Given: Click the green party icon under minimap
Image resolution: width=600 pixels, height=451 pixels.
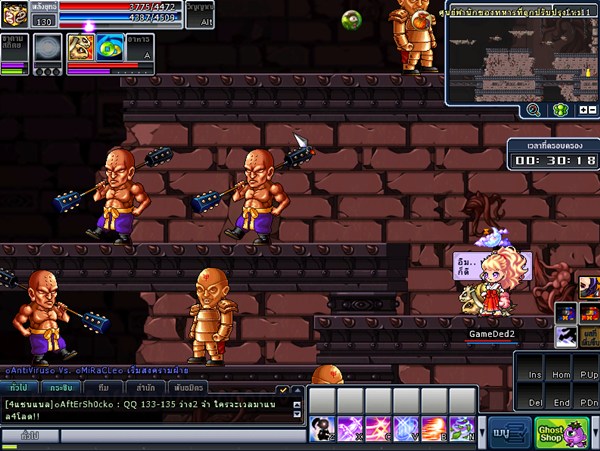Looking at the screenshot, I should [560, 111].
